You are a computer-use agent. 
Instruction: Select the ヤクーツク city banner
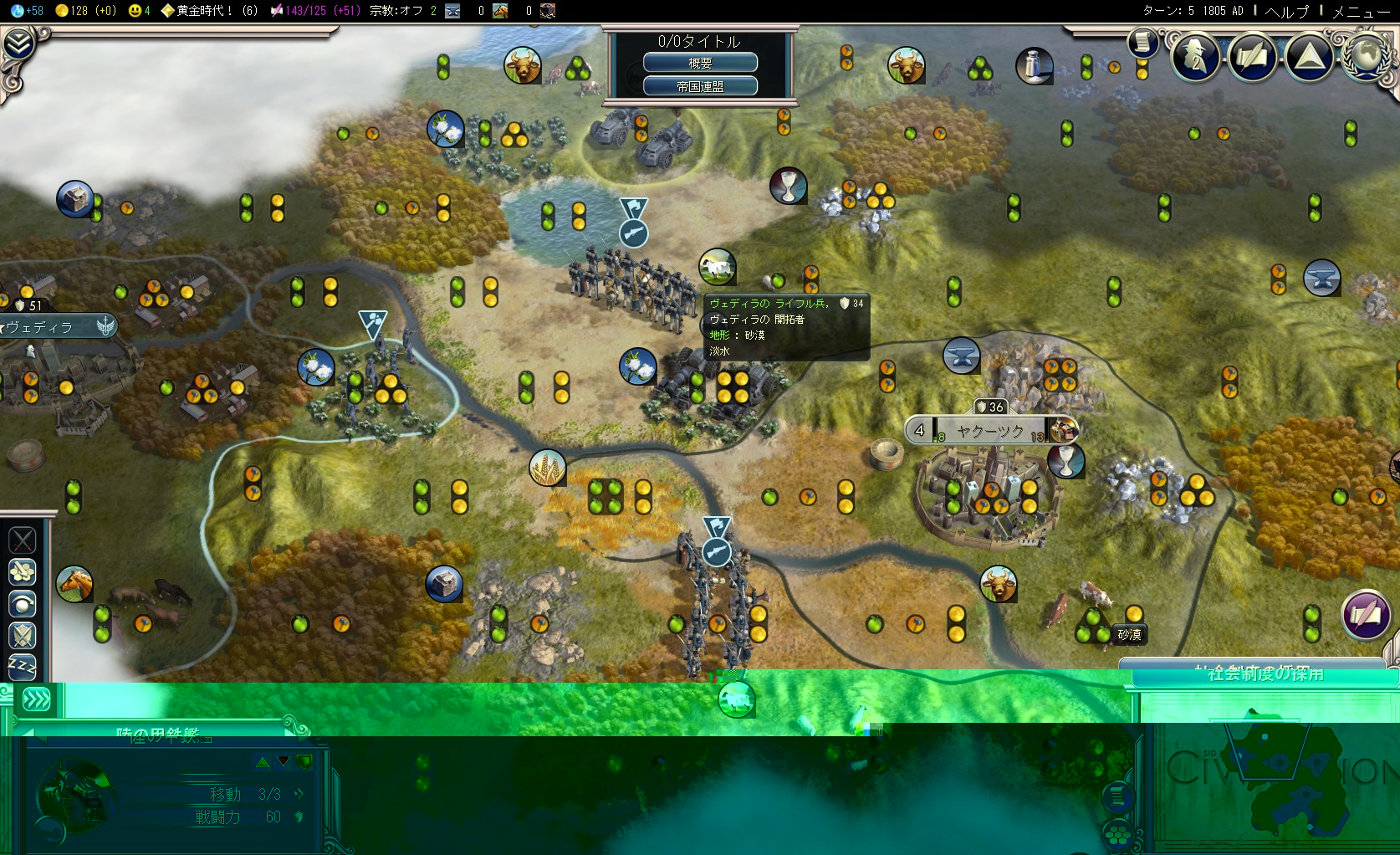991,431
